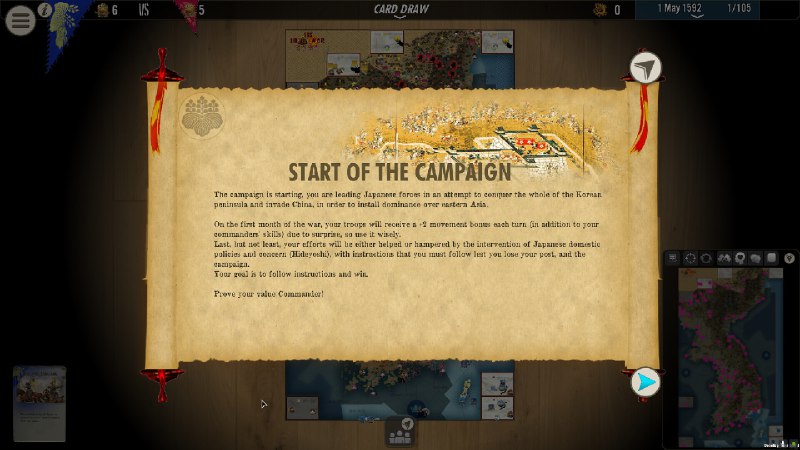Click the round button at the minimap's top-right

point(789,258)
